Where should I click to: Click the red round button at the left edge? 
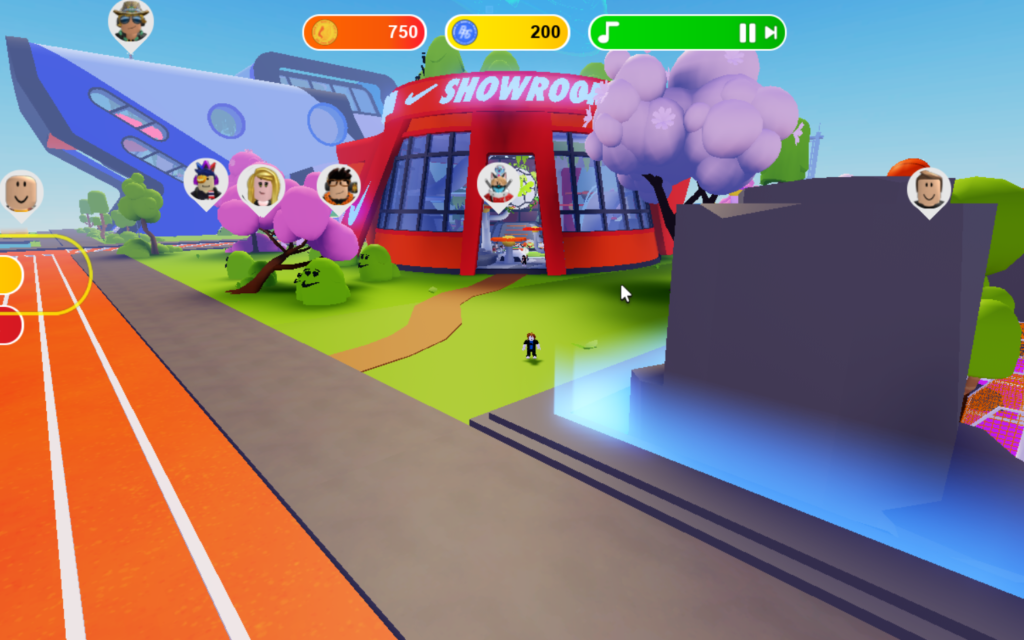8,325
